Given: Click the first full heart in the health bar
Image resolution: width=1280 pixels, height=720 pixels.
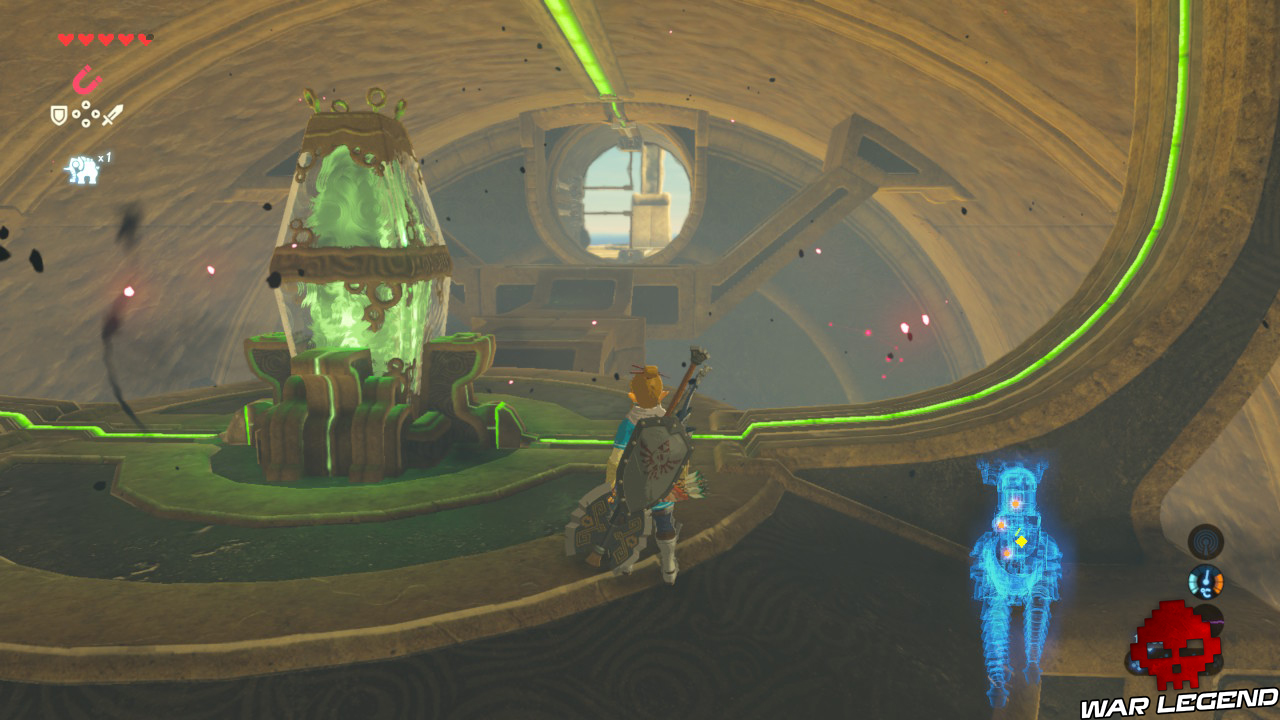Looking at the screenshot, I should (x=64, y=39).
